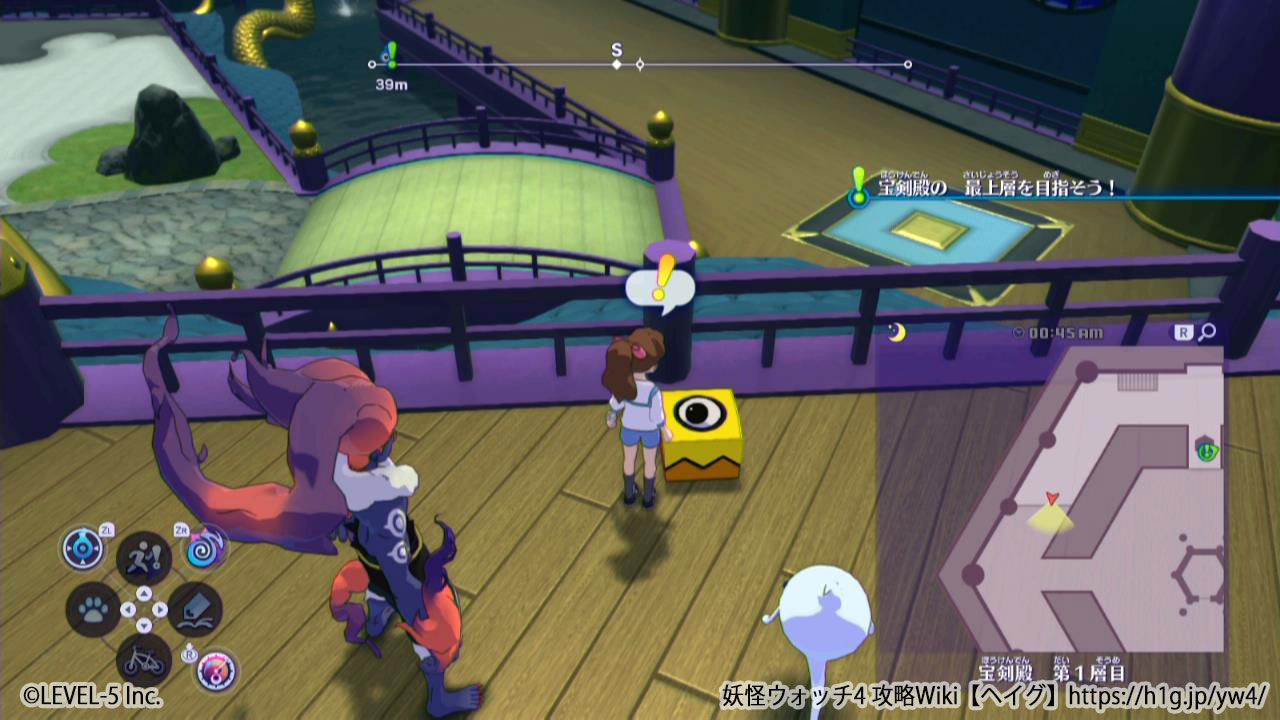
Task: Choose the running figure with exclamation mark icon
Action: (144, 558)
